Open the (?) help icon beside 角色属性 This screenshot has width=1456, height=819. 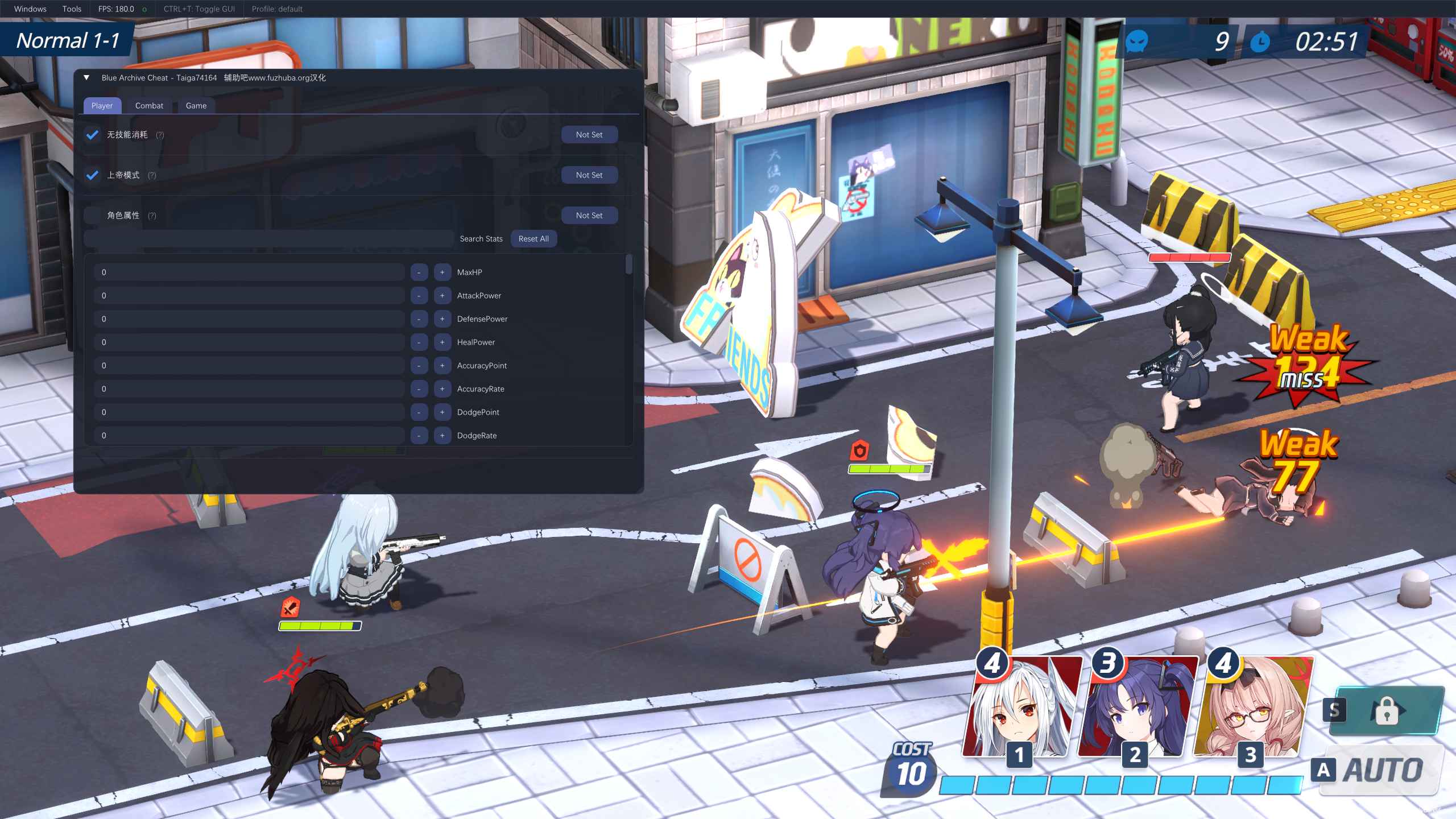152,216
